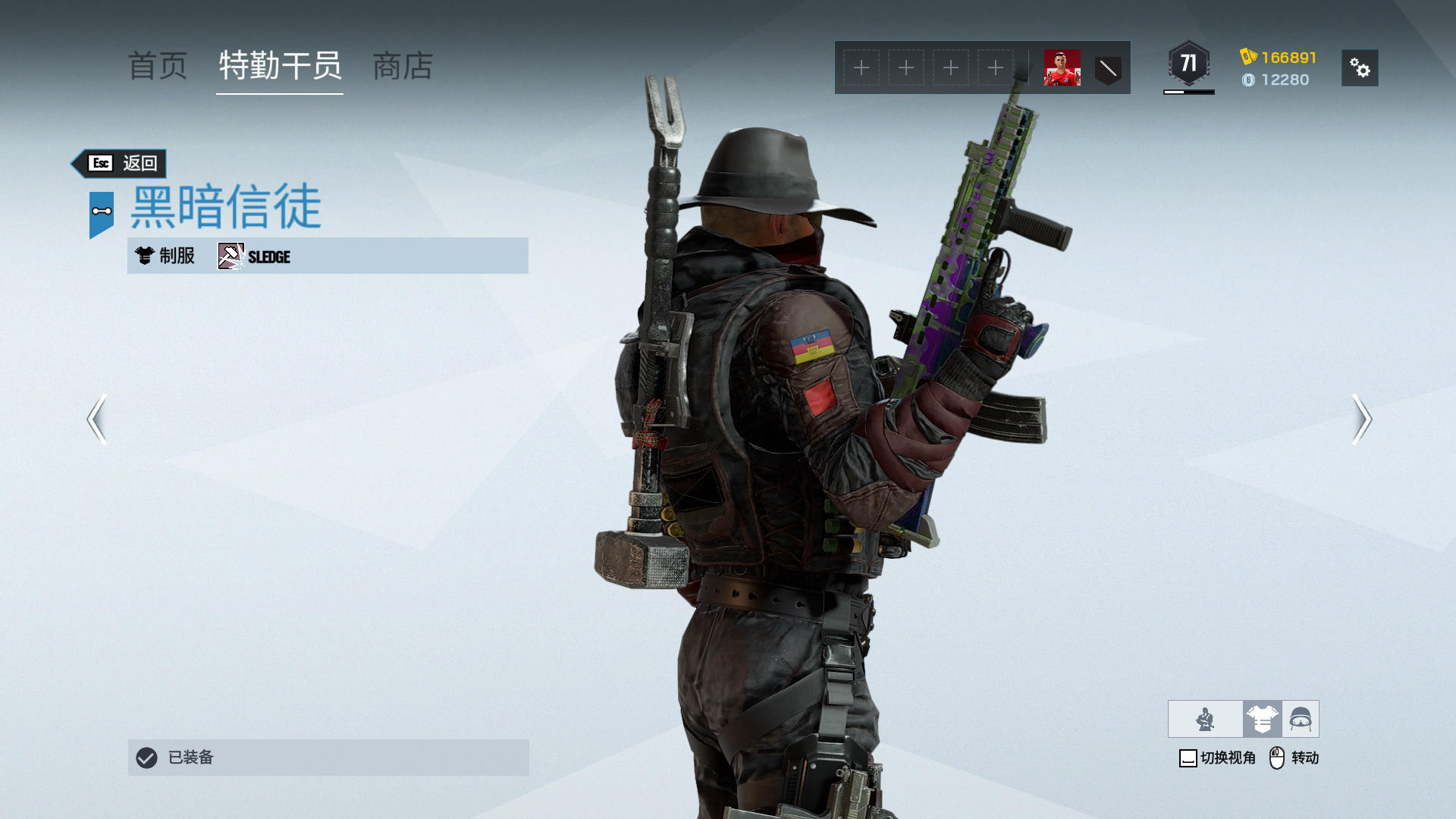Image resolution: width=1456 pixels, height=819 pixels.
Task: Click the dark emblem next to avatar
Action: tap(1108, 69)
